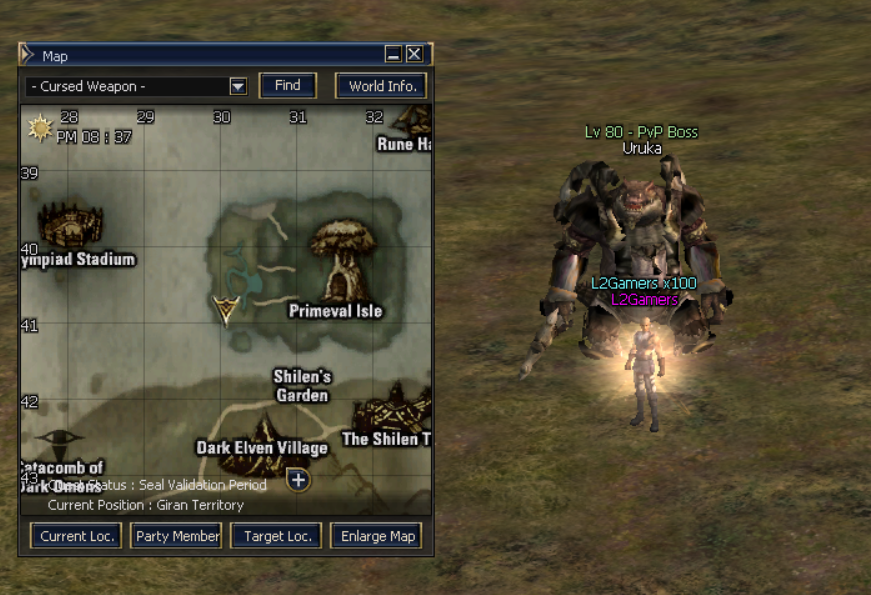Open World Info.
This screenshot has height=595, width=871.
click(x=382, y=86)
